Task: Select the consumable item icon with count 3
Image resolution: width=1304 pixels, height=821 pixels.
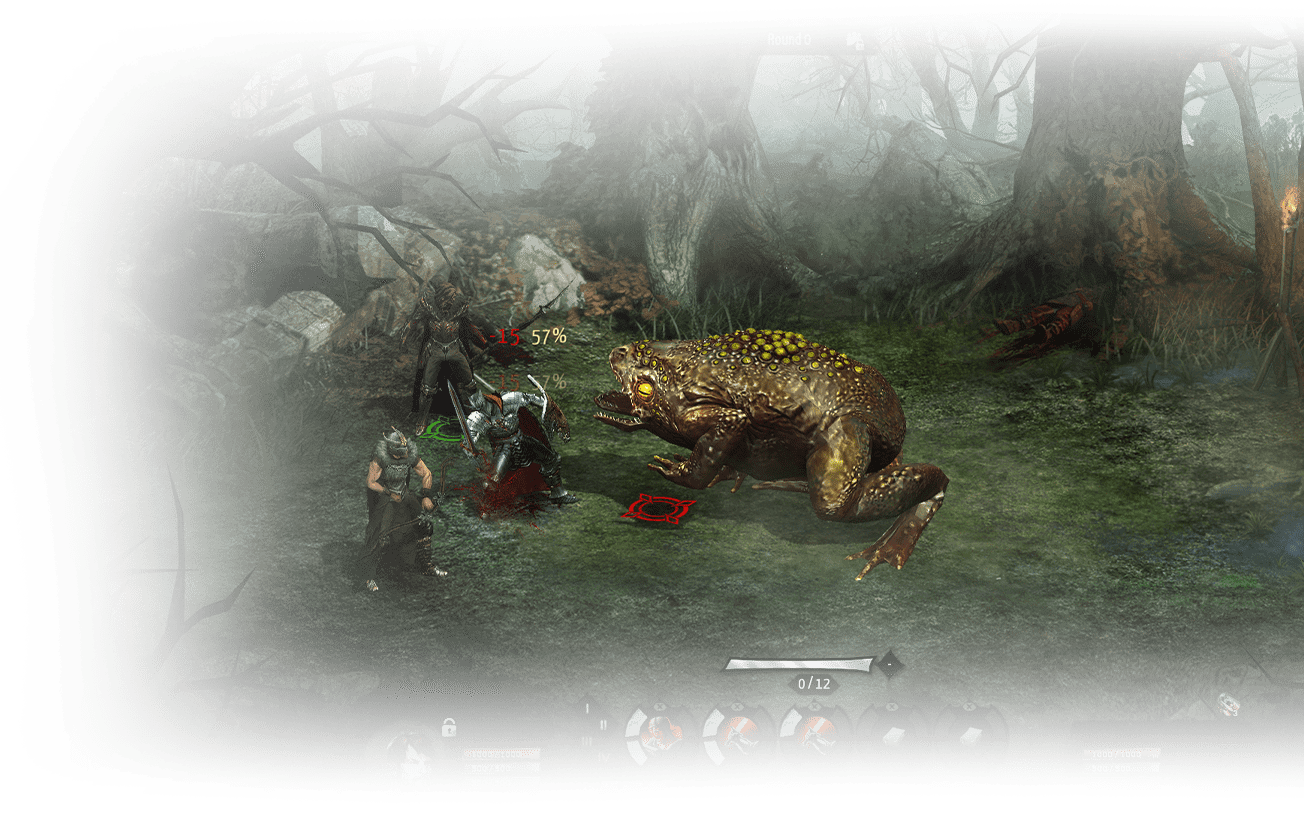Action: coord(1230,704)
